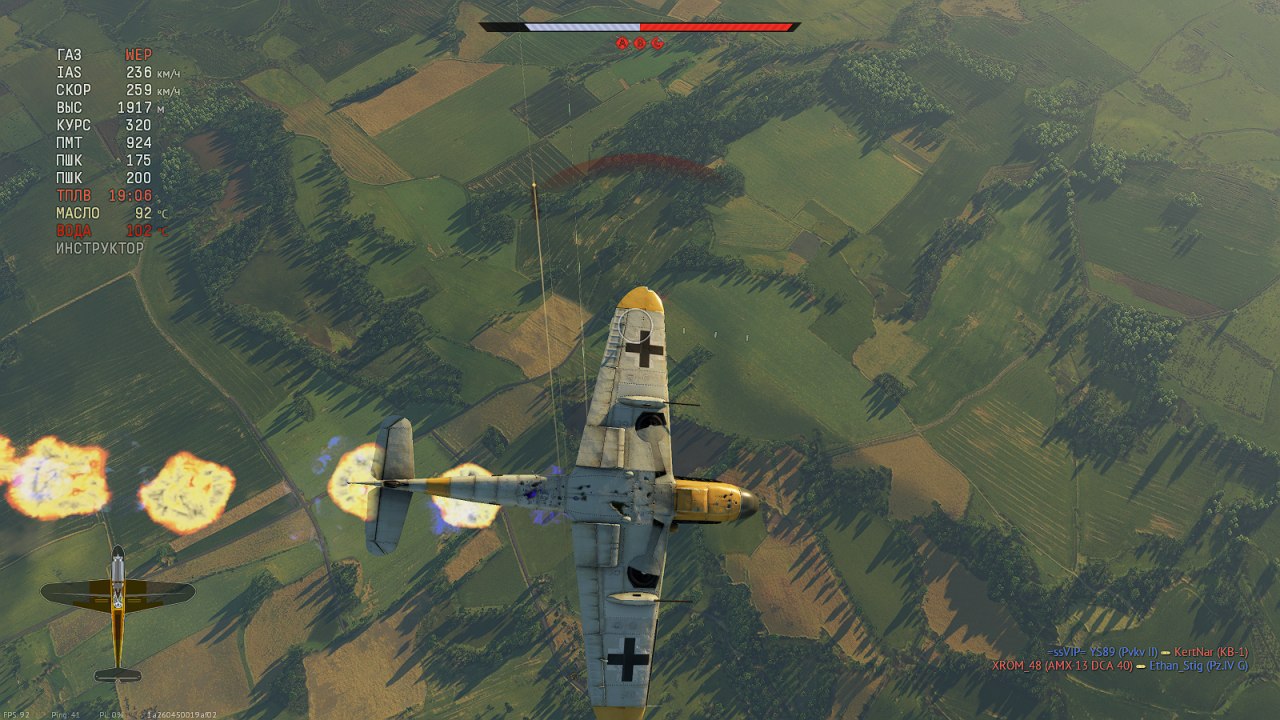
Task: Select capture point A icon
Action: point(621,43)
